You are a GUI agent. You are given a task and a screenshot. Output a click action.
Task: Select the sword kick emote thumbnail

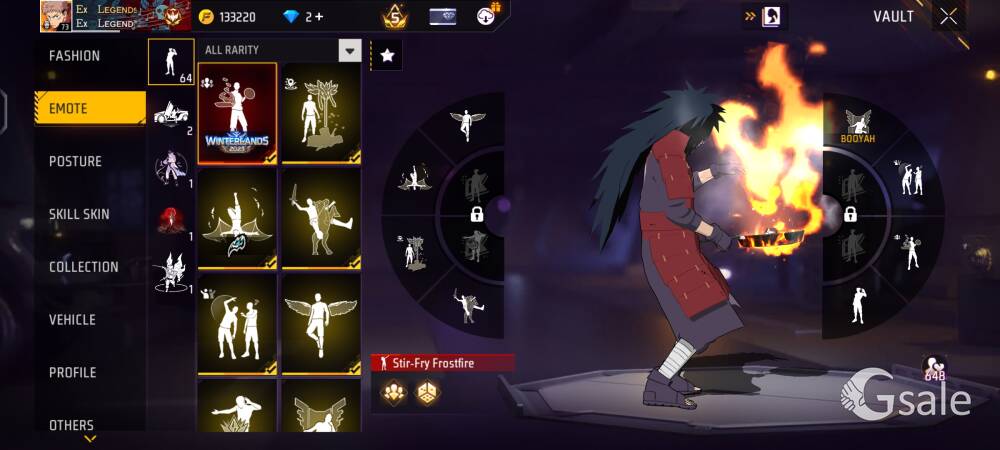pos(320,217)
